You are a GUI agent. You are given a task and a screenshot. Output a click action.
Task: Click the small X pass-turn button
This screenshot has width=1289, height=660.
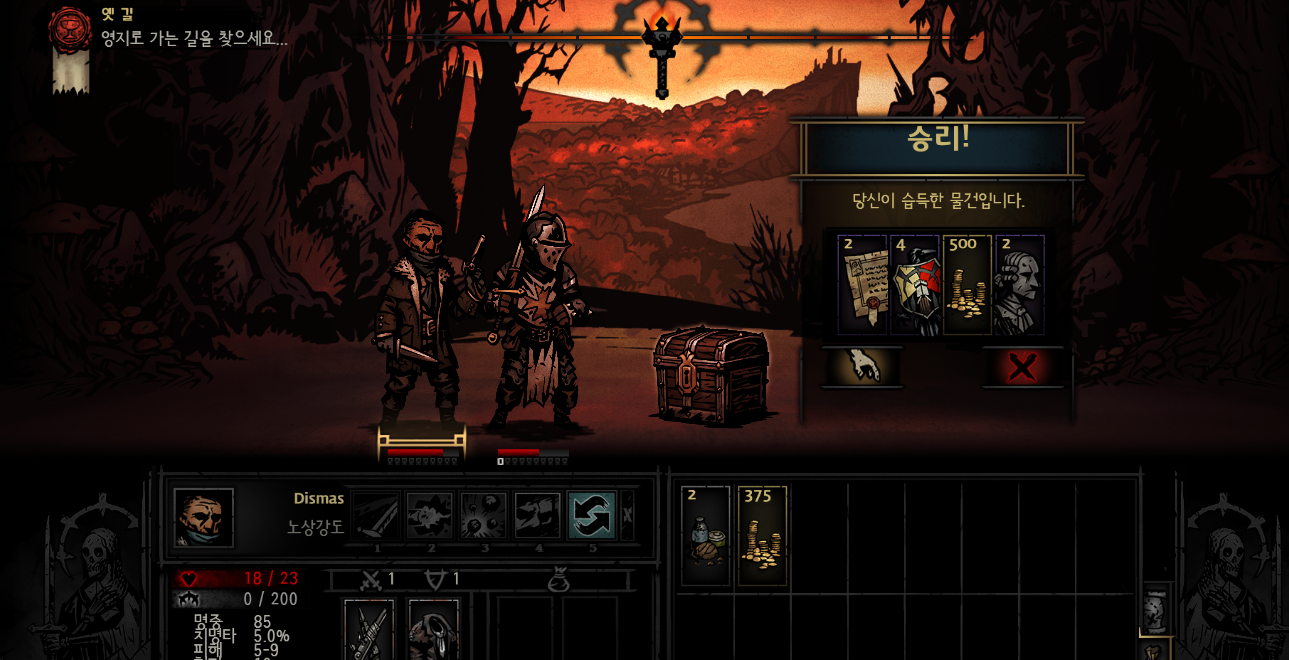[628, 516]
